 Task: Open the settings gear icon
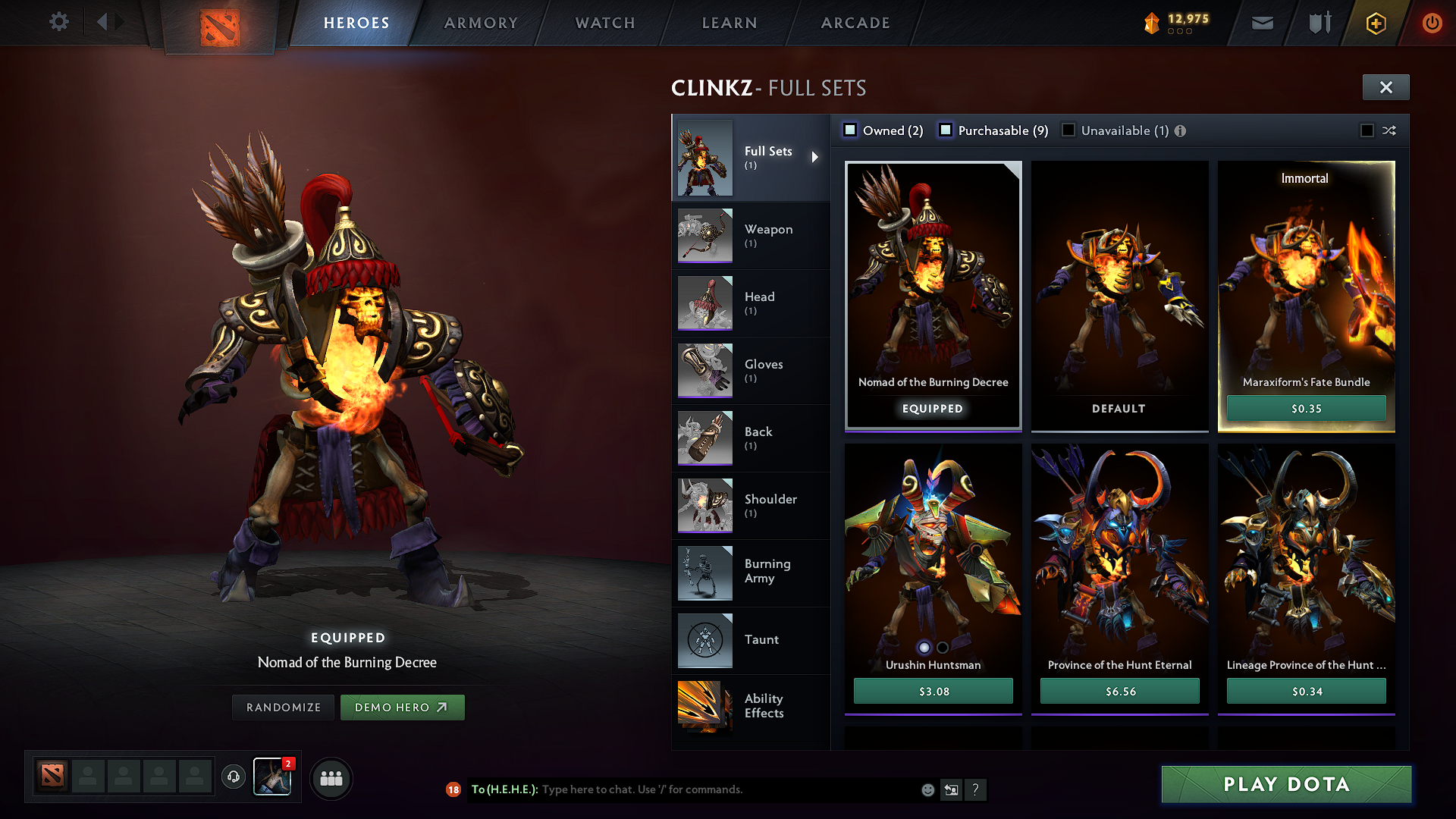point(58,22)
